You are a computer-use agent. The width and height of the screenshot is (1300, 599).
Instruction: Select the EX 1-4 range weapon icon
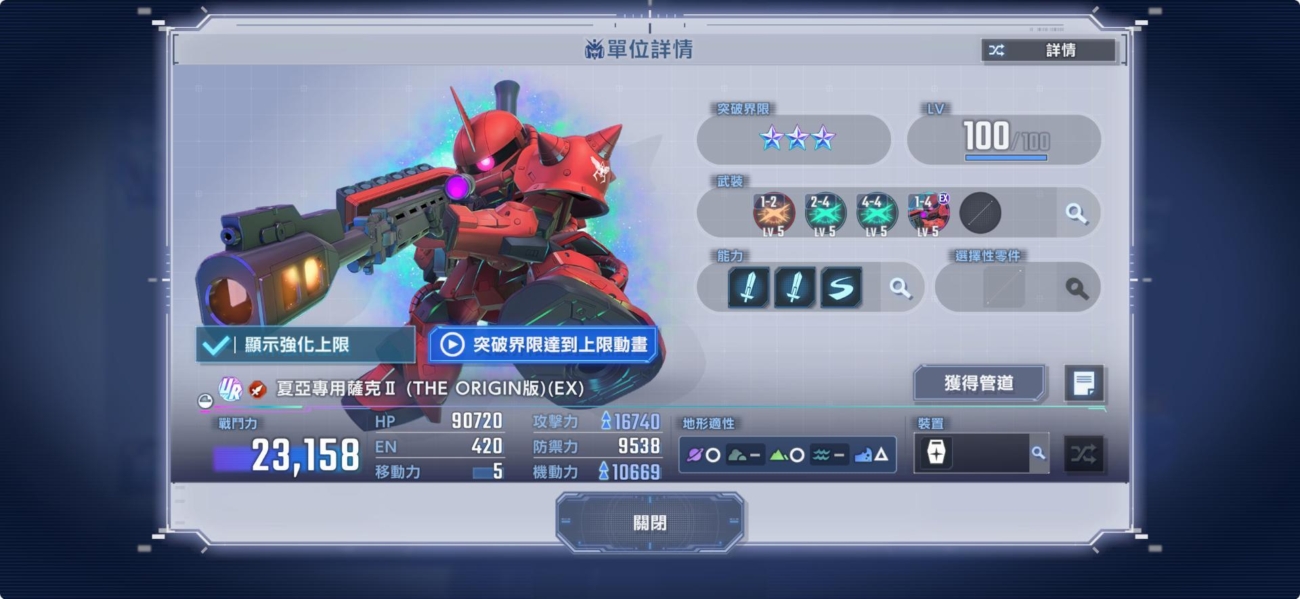tap(928, 213)
